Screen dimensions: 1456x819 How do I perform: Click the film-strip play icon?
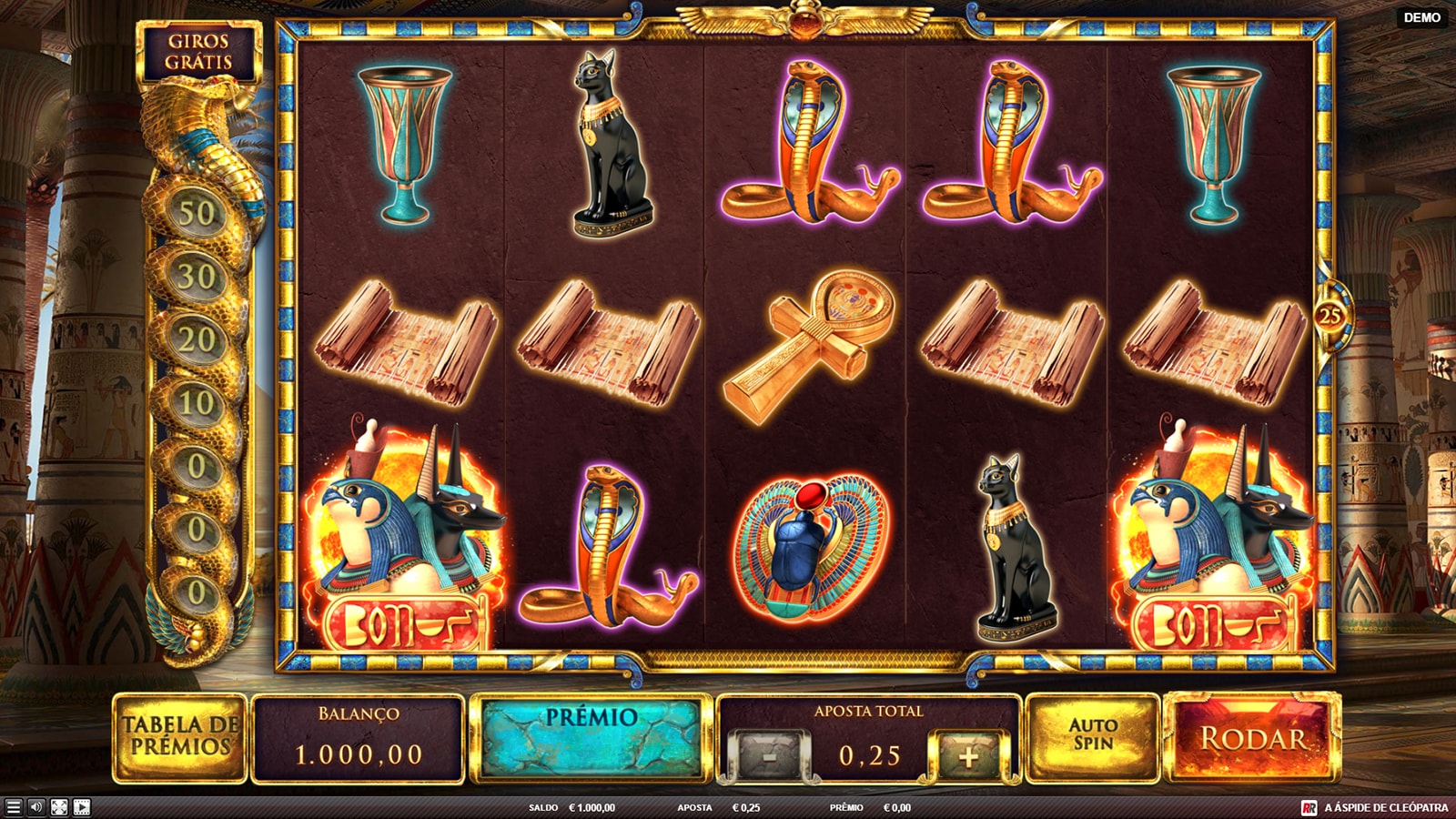(82, 807)
